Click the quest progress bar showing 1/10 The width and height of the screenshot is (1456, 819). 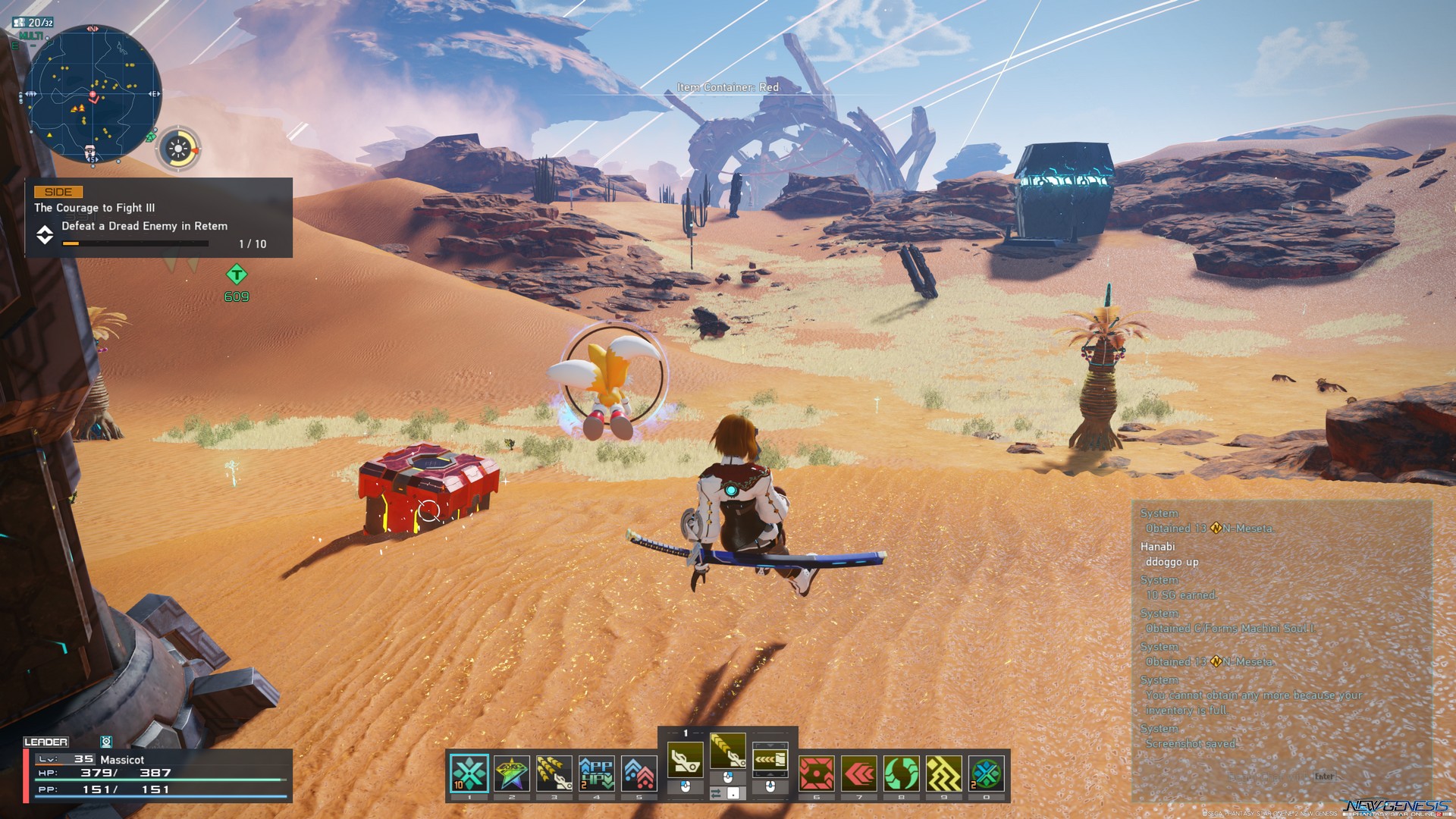pyautogui.click(x=136, y=243)
